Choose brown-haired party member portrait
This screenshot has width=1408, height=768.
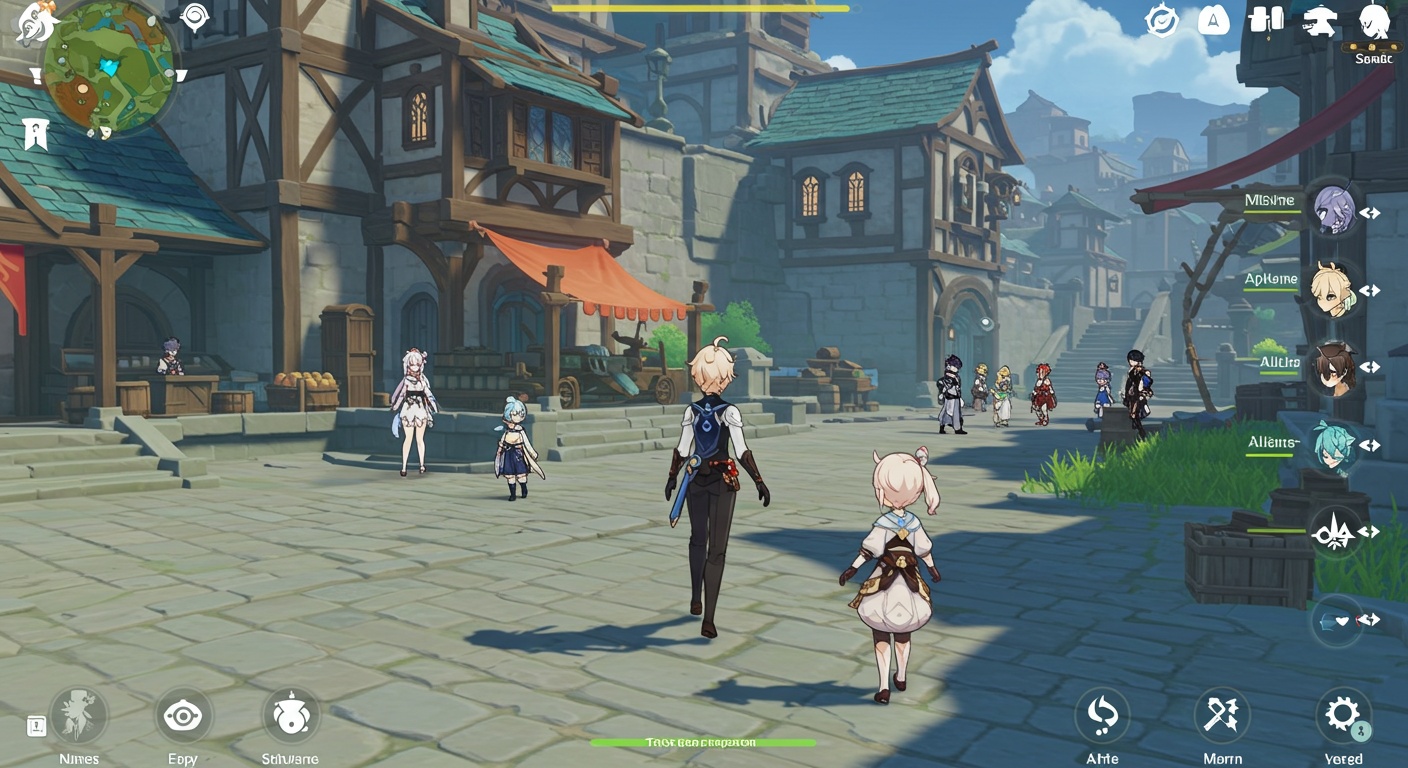click(1334, 367)
